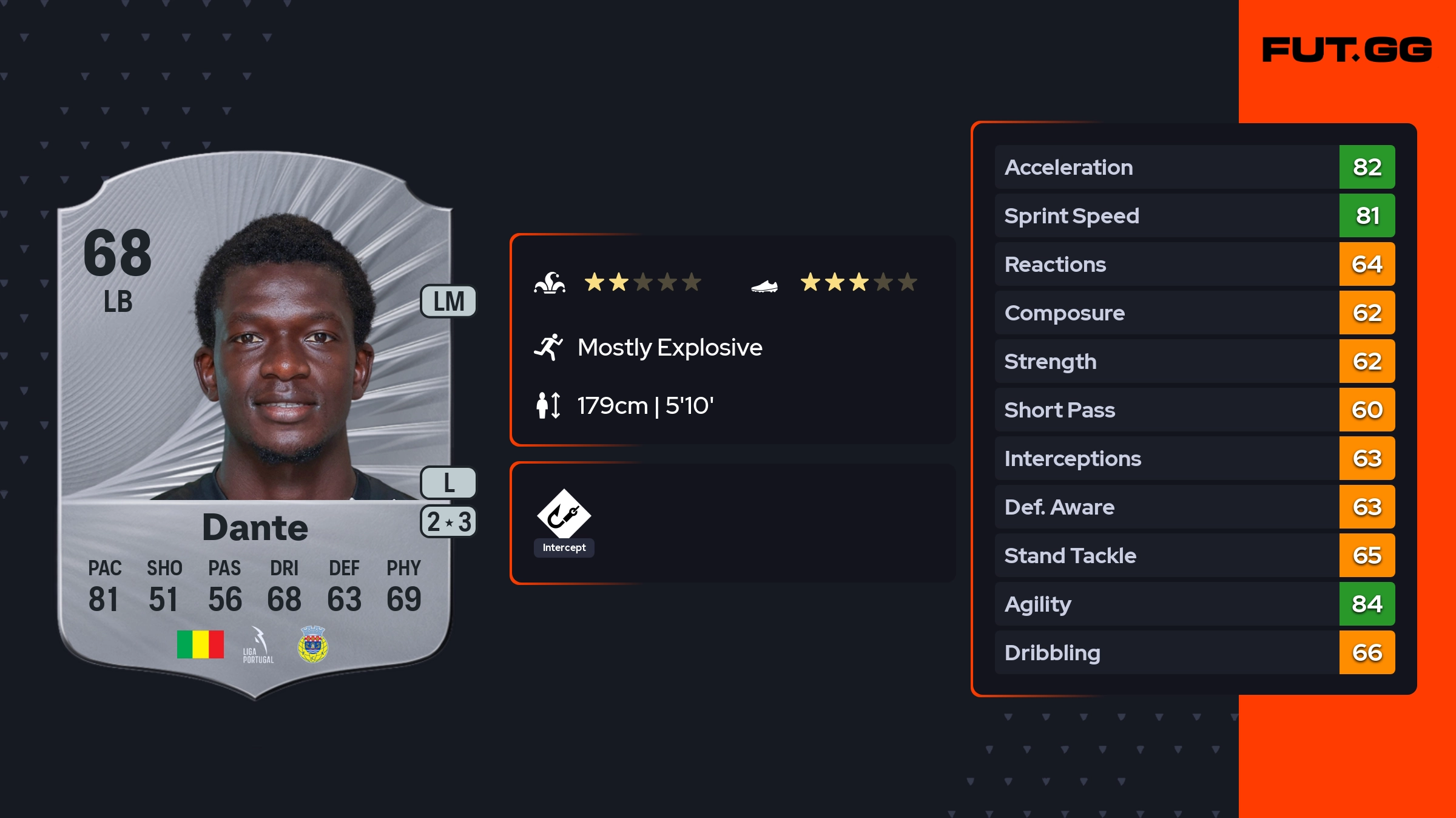Click the Liga Portugal league logo

click(x=258, y=645)
